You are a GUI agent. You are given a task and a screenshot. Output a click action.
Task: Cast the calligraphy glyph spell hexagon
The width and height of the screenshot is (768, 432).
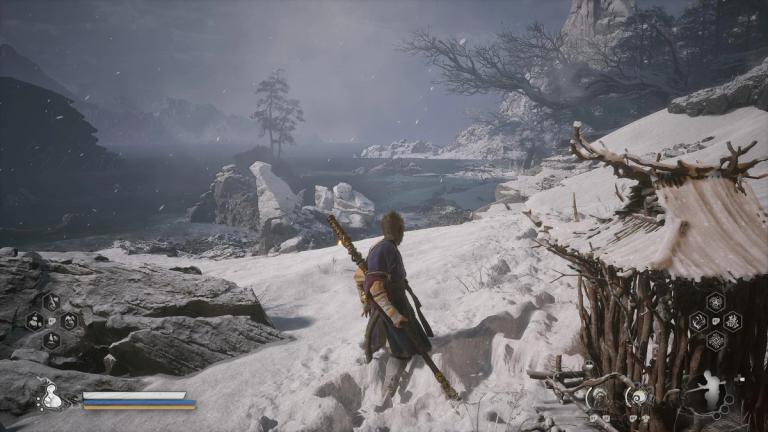tap(733, 321)
